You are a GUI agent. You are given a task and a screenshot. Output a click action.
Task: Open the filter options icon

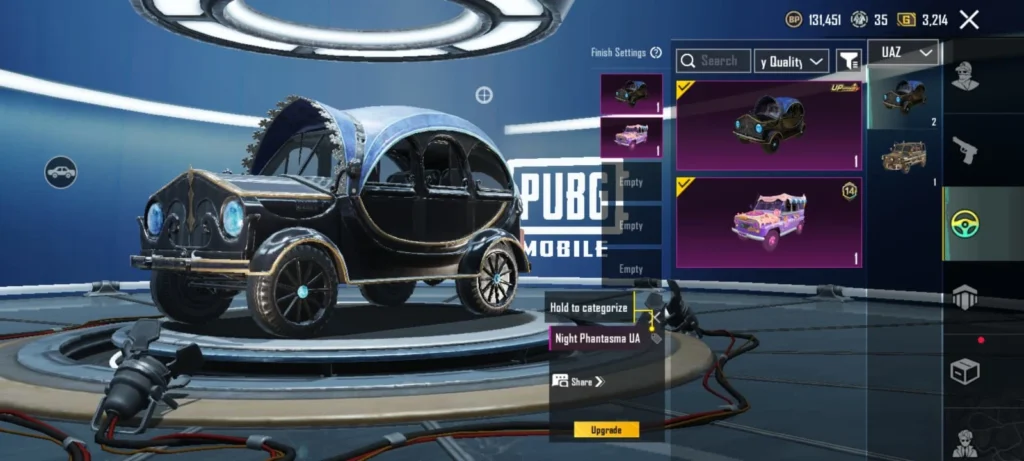[848, 61]
